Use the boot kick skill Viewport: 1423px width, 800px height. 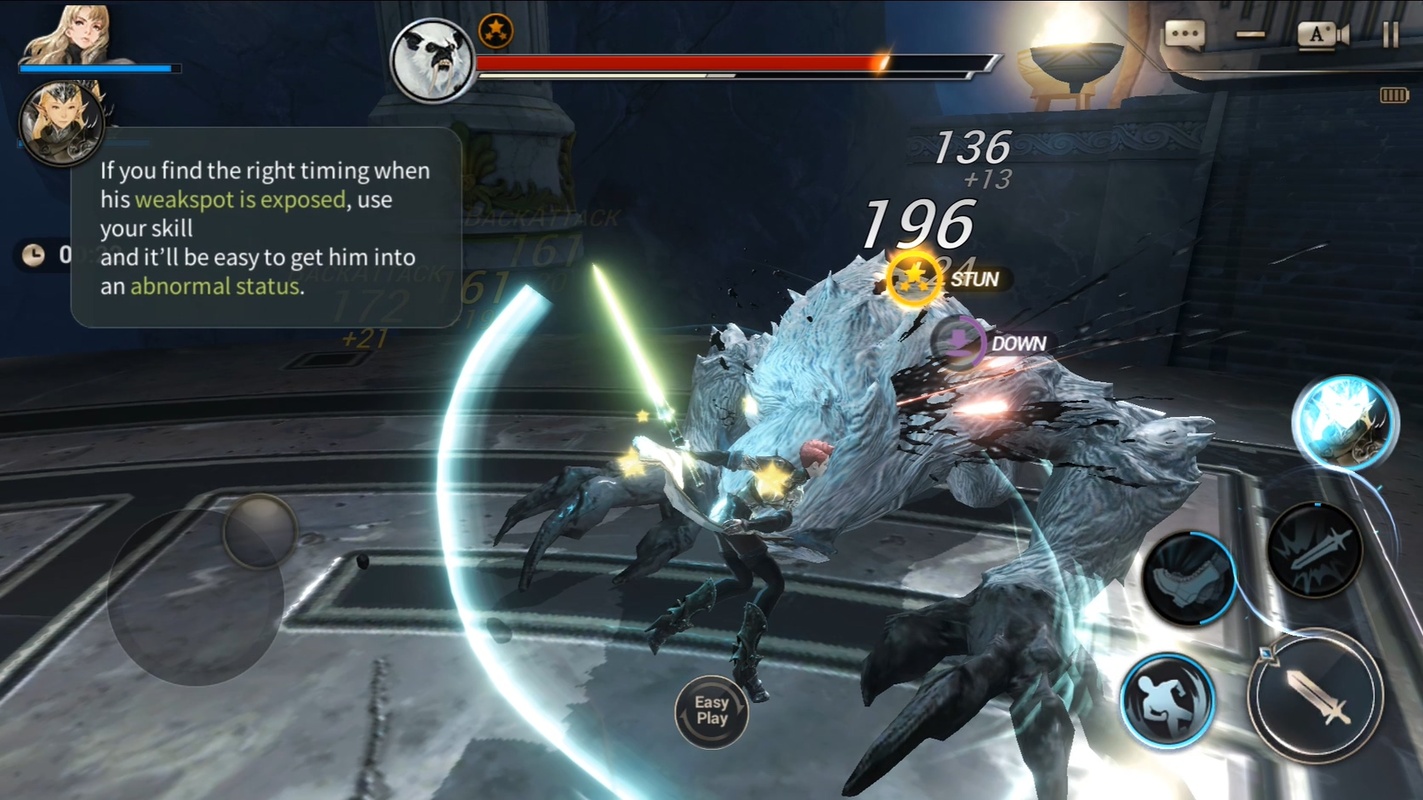(1188, 578)
